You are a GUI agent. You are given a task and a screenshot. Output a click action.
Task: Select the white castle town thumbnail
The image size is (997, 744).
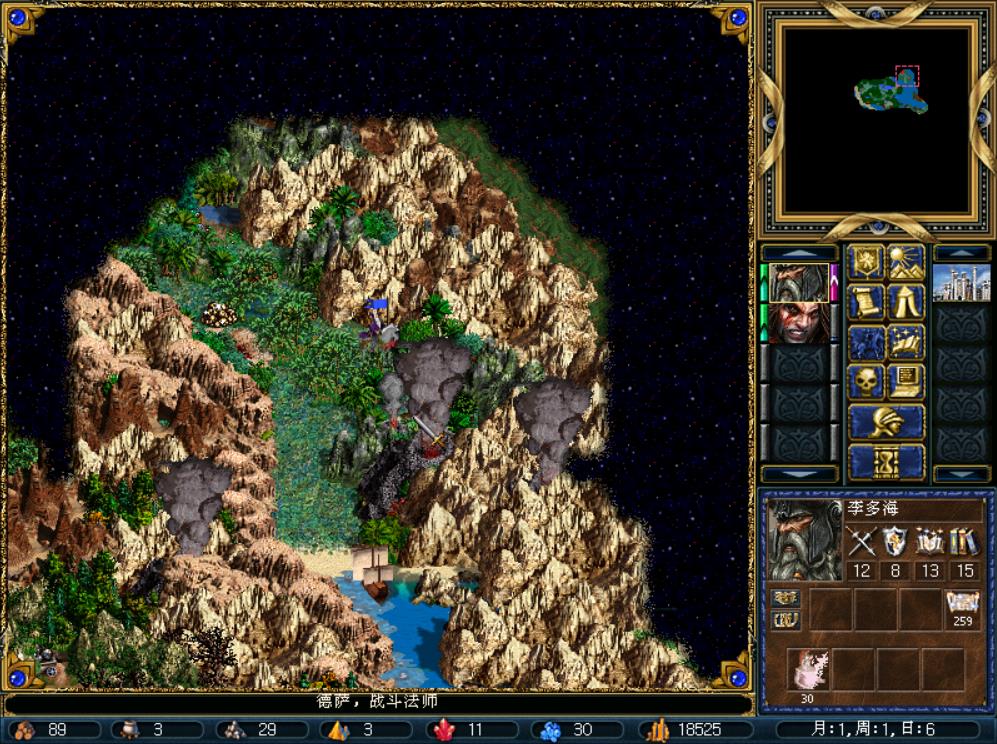tap(961, 282)
